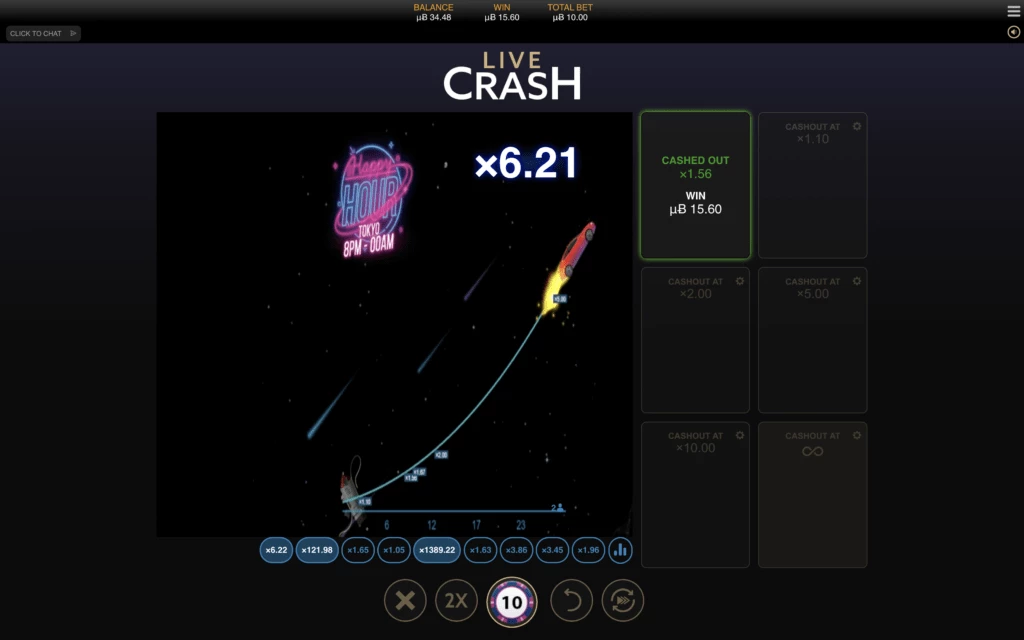Viewport: 1024px width, 640px height.
Task: Choose the Cashout at ×10.00 bet box
Action: tap(695, 495)
